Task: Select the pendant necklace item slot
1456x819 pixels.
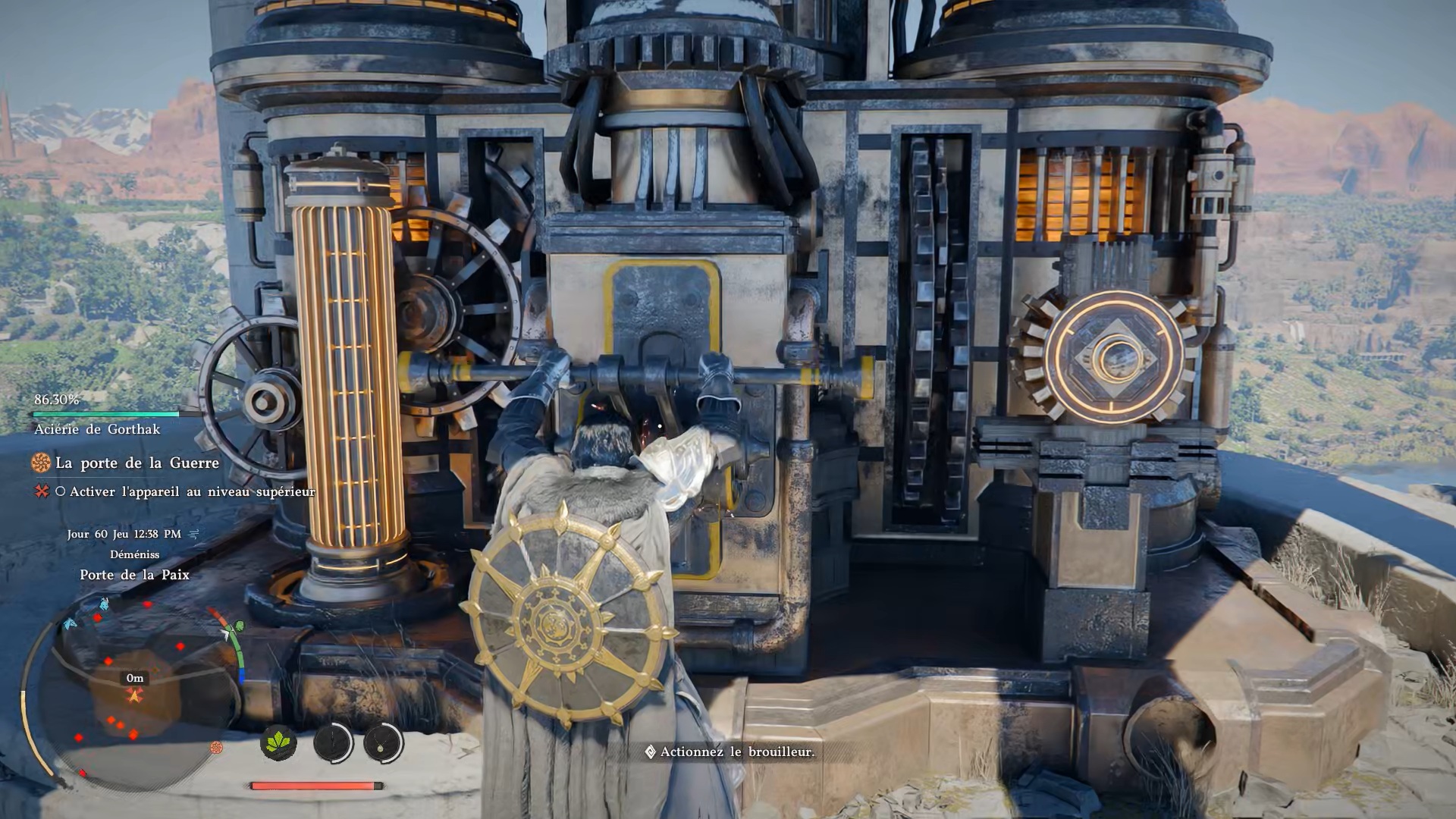Action: pos(383,743)
